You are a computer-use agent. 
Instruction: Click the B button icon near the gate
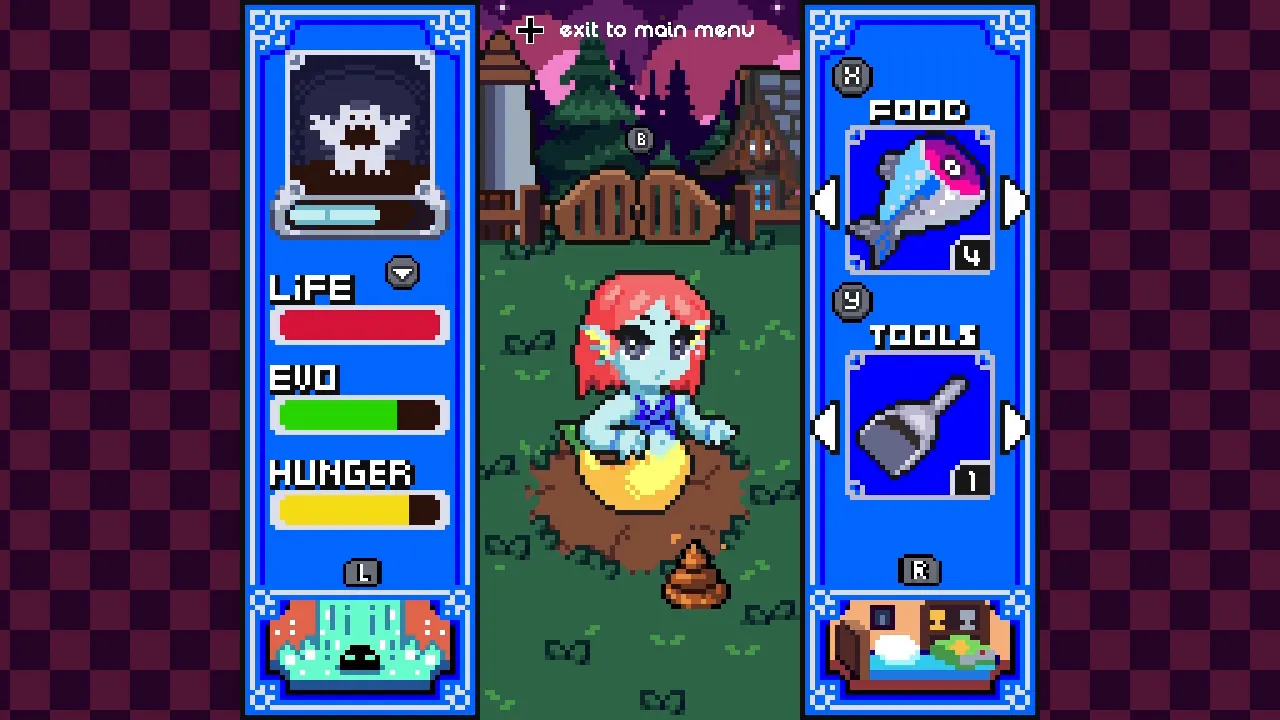[639, 139]
